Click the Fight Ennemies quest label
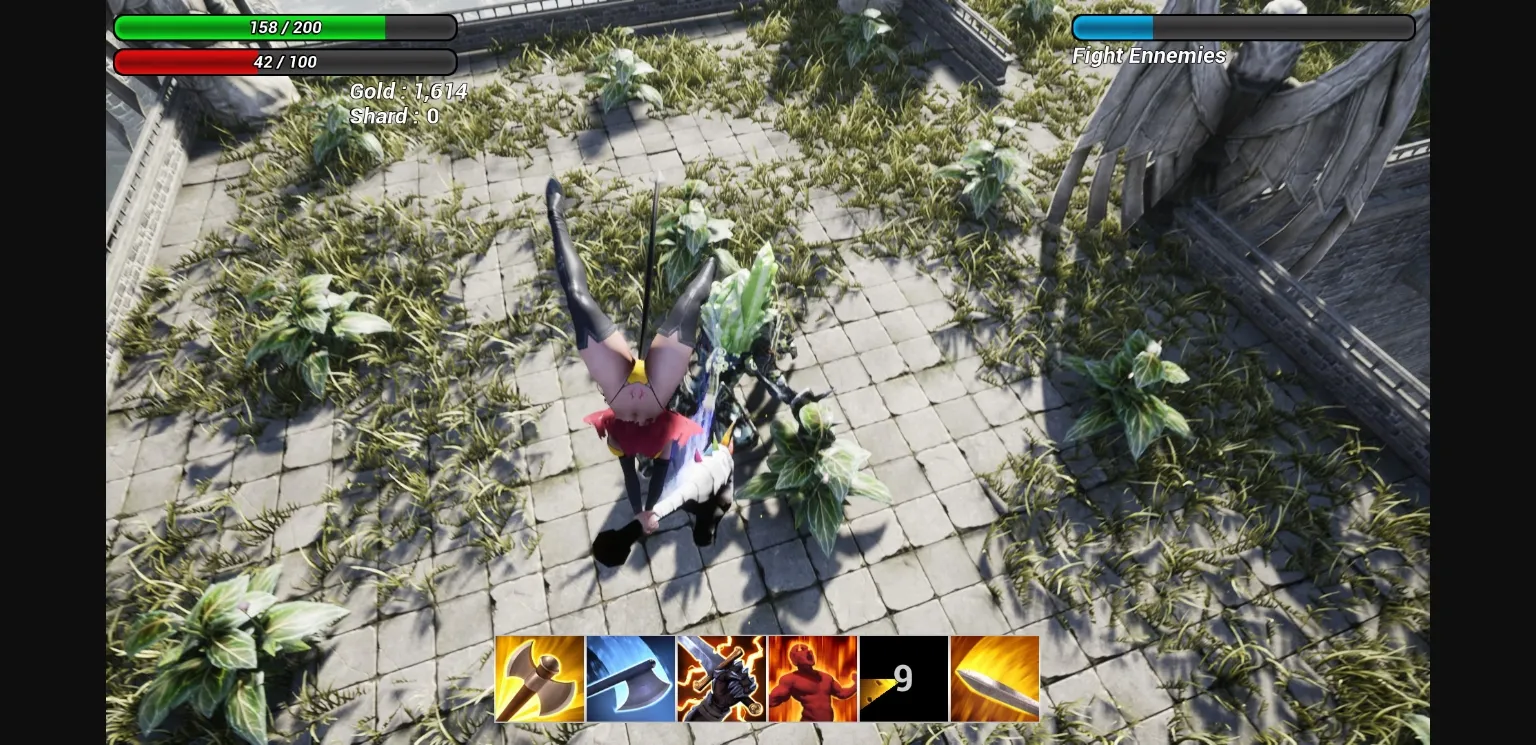Image resolution: width=1536 pixels, height=745 pixels. point(1148,56)
